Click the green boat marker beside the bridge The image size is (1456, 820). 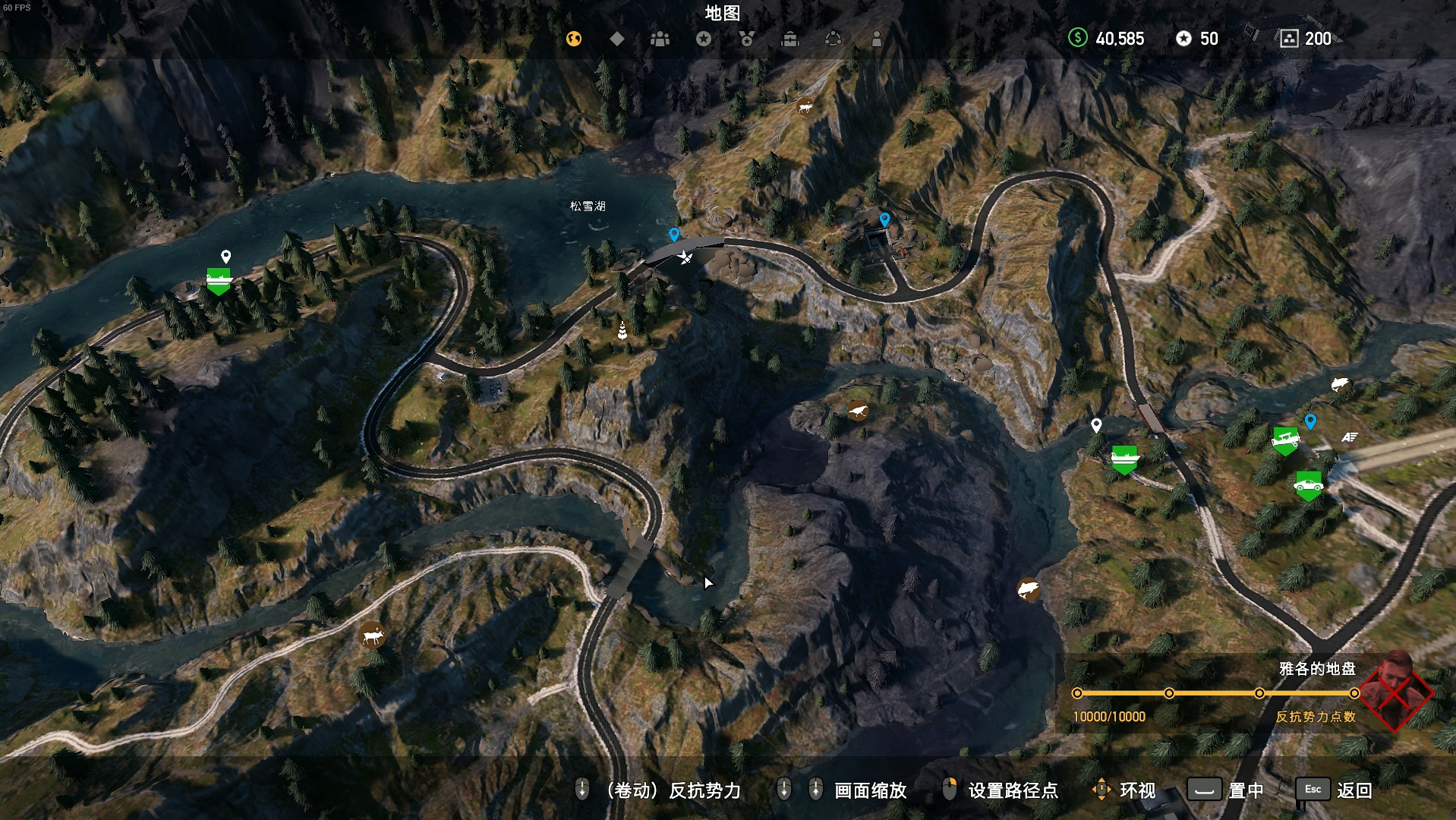coord(1124,458)
